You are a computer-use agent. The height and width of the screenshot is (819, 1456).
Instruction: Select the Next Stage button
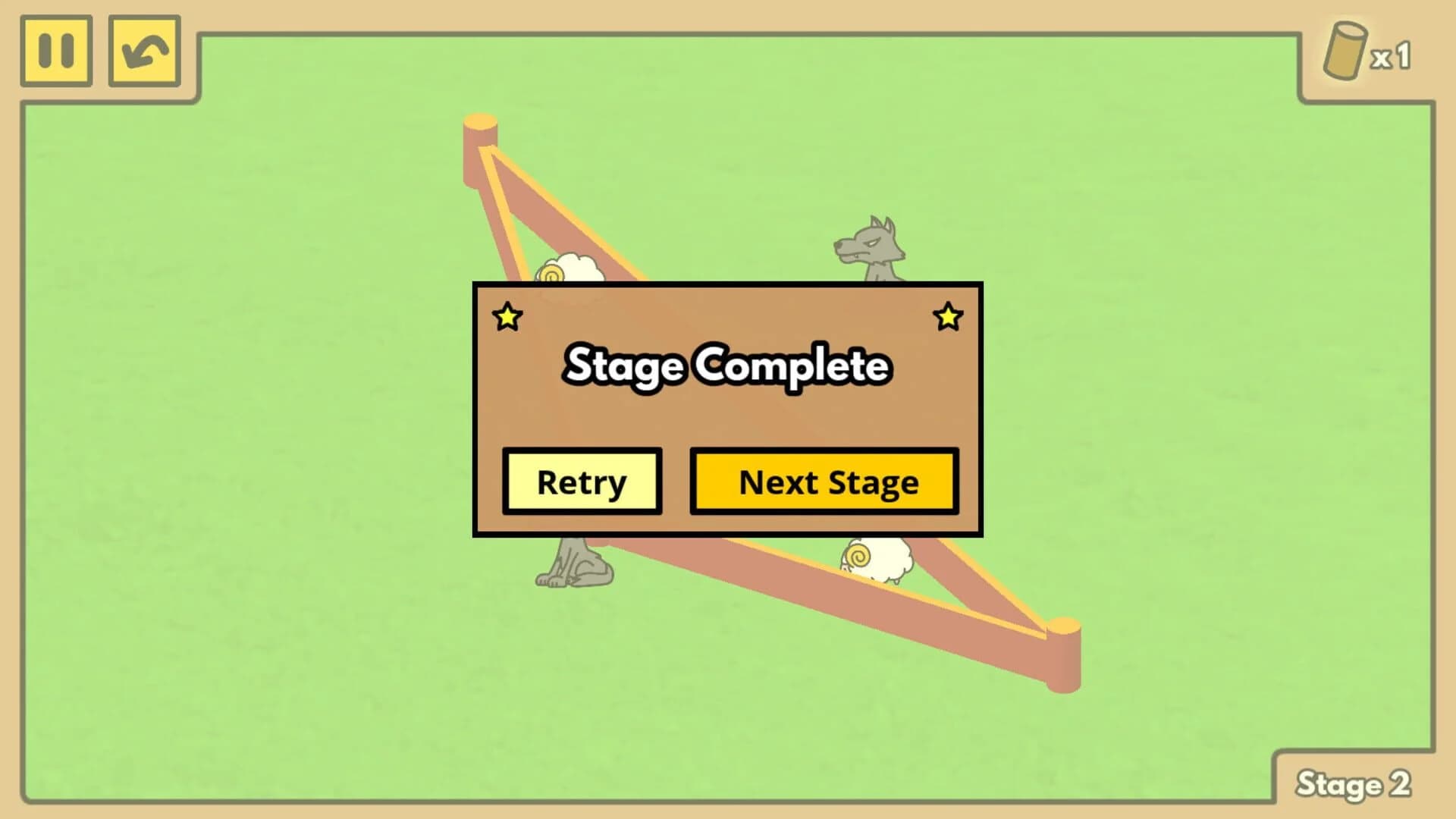824,482
